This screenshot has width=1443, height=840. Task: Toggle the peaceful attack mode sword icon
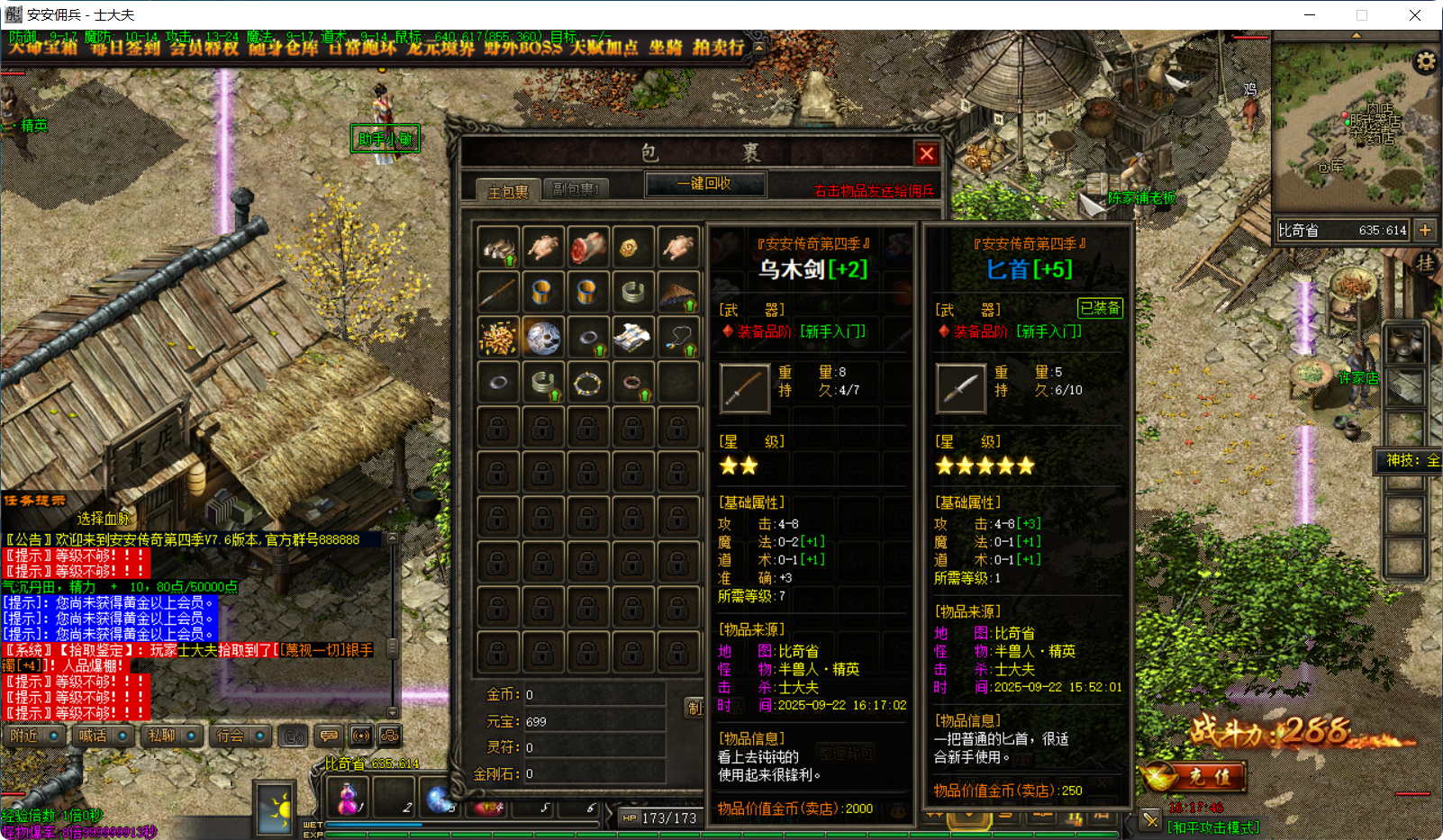[x=1150, y=819]
